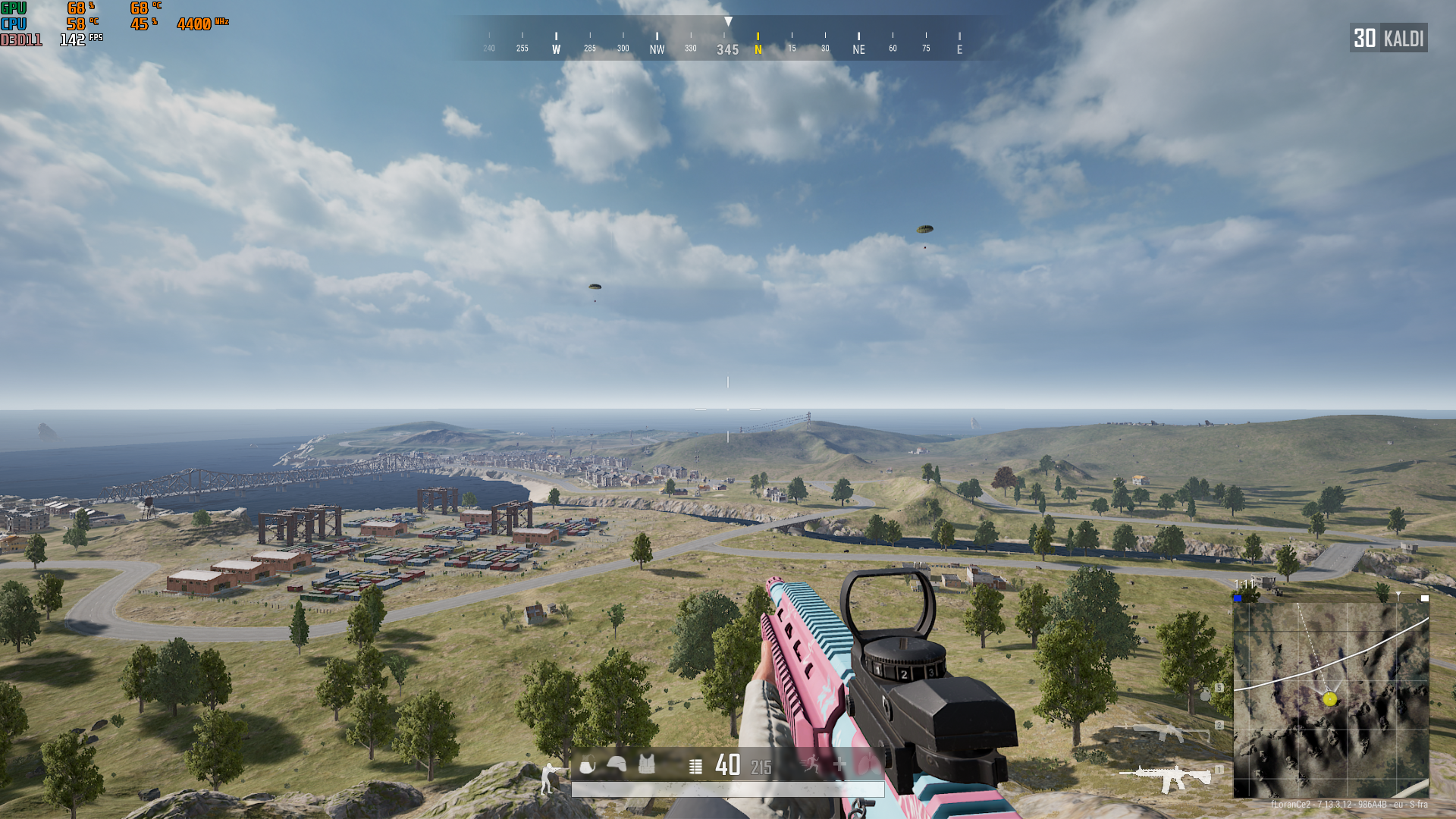Image resolution: width=1456 pixels, height=819 pixels.
Task: Click the running speed boost icon
Action: [x=811, y=764]
